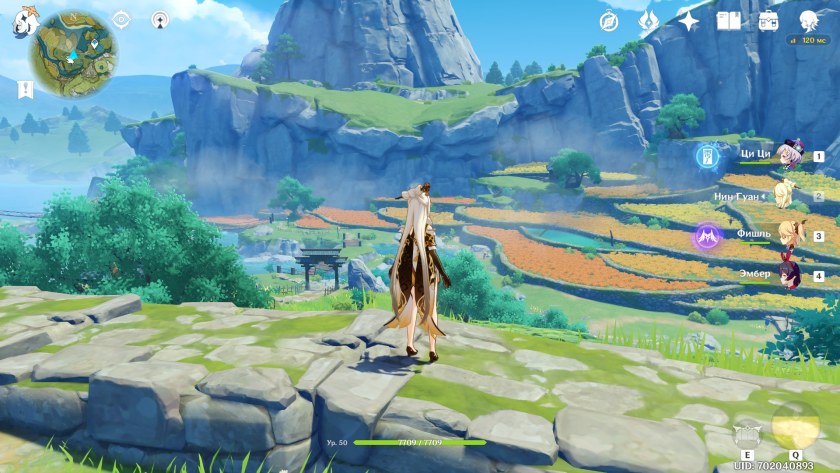The image size is (840, 473).
Task: Open the compass events icon
Action: (609, 21)
